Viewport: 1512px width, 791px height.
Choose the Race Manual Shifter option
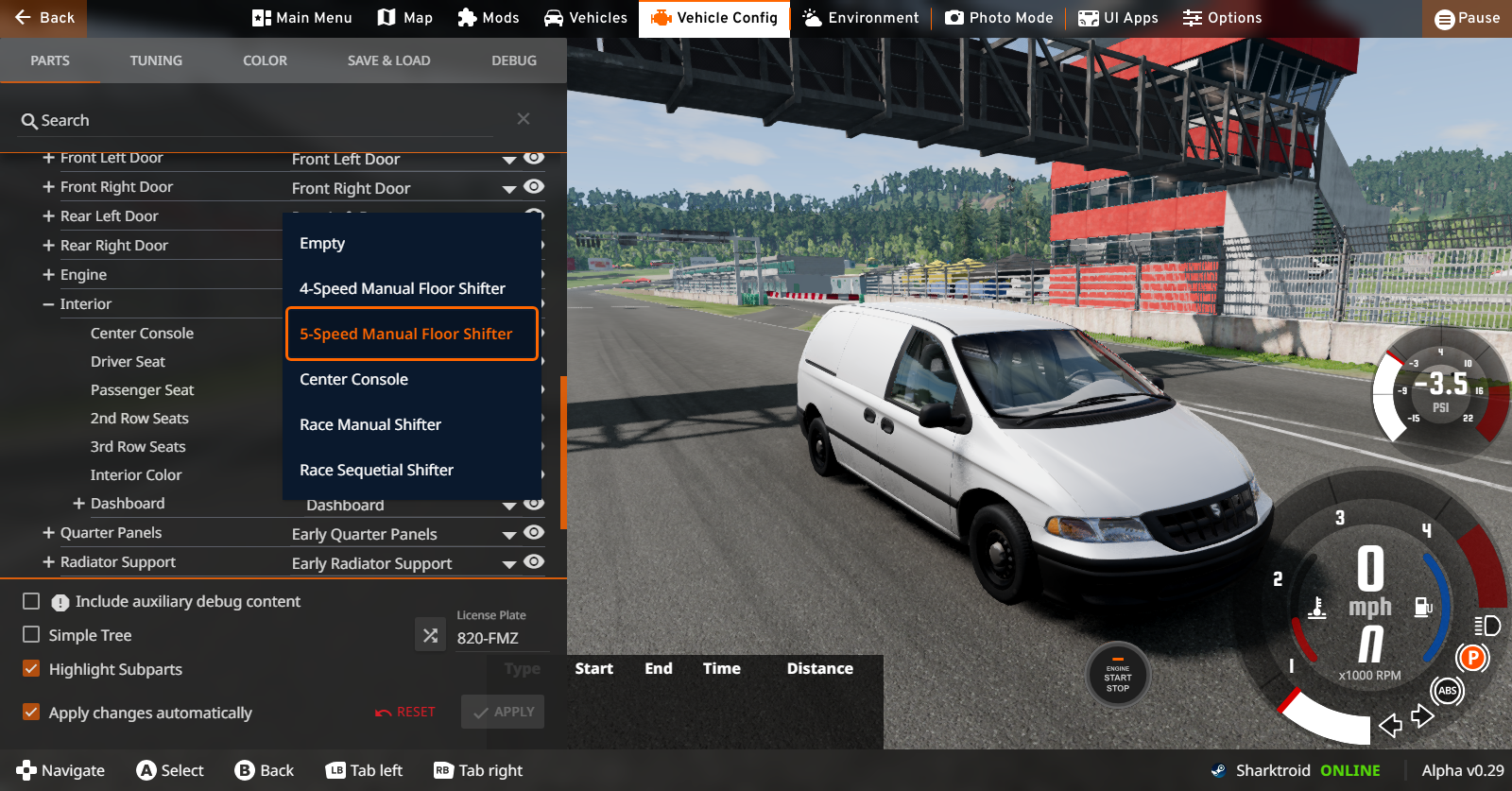pos(370,424)
